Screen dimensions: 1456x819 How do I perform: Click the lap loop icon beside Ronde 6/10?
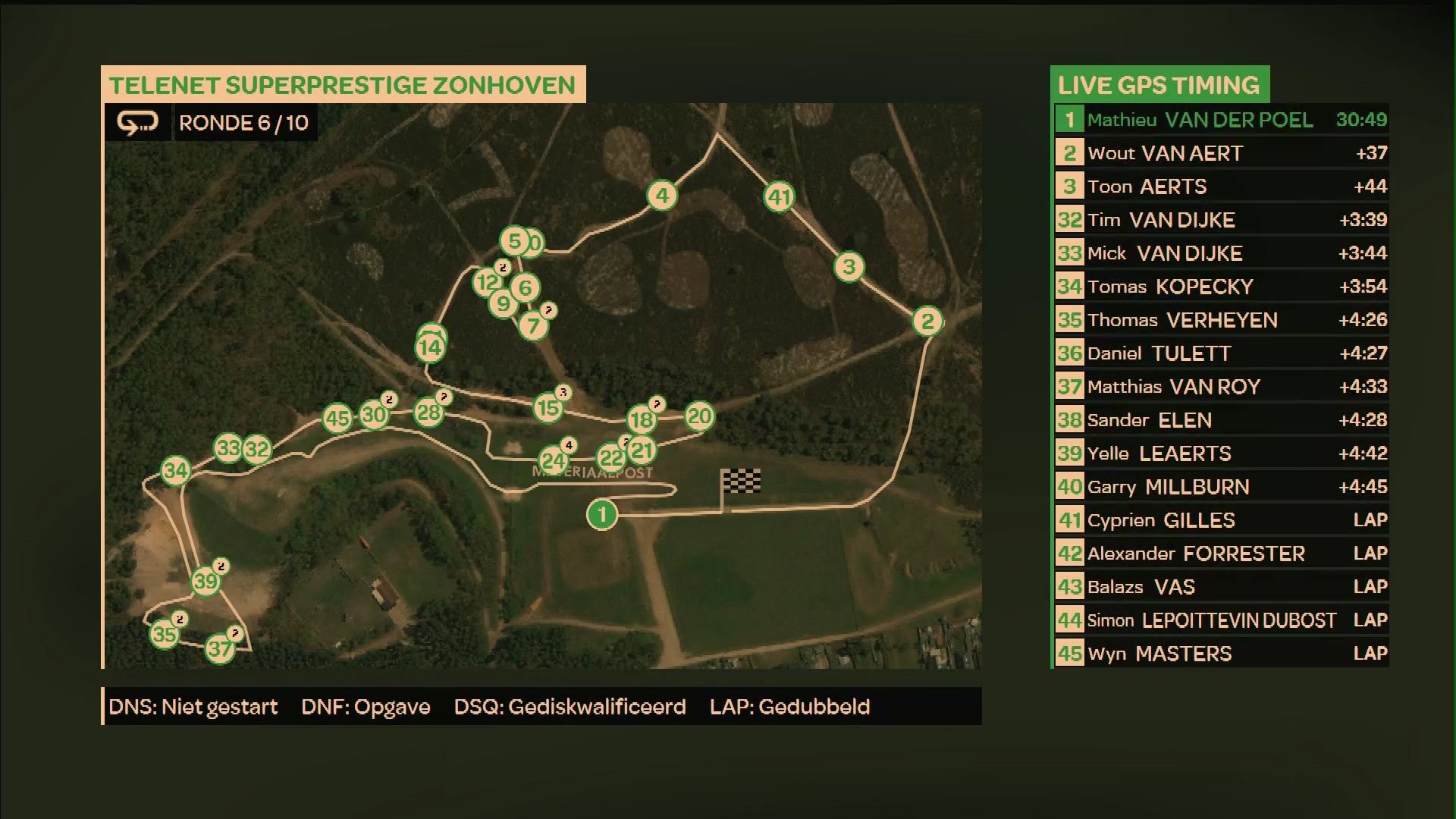click(x=137, y=123)
